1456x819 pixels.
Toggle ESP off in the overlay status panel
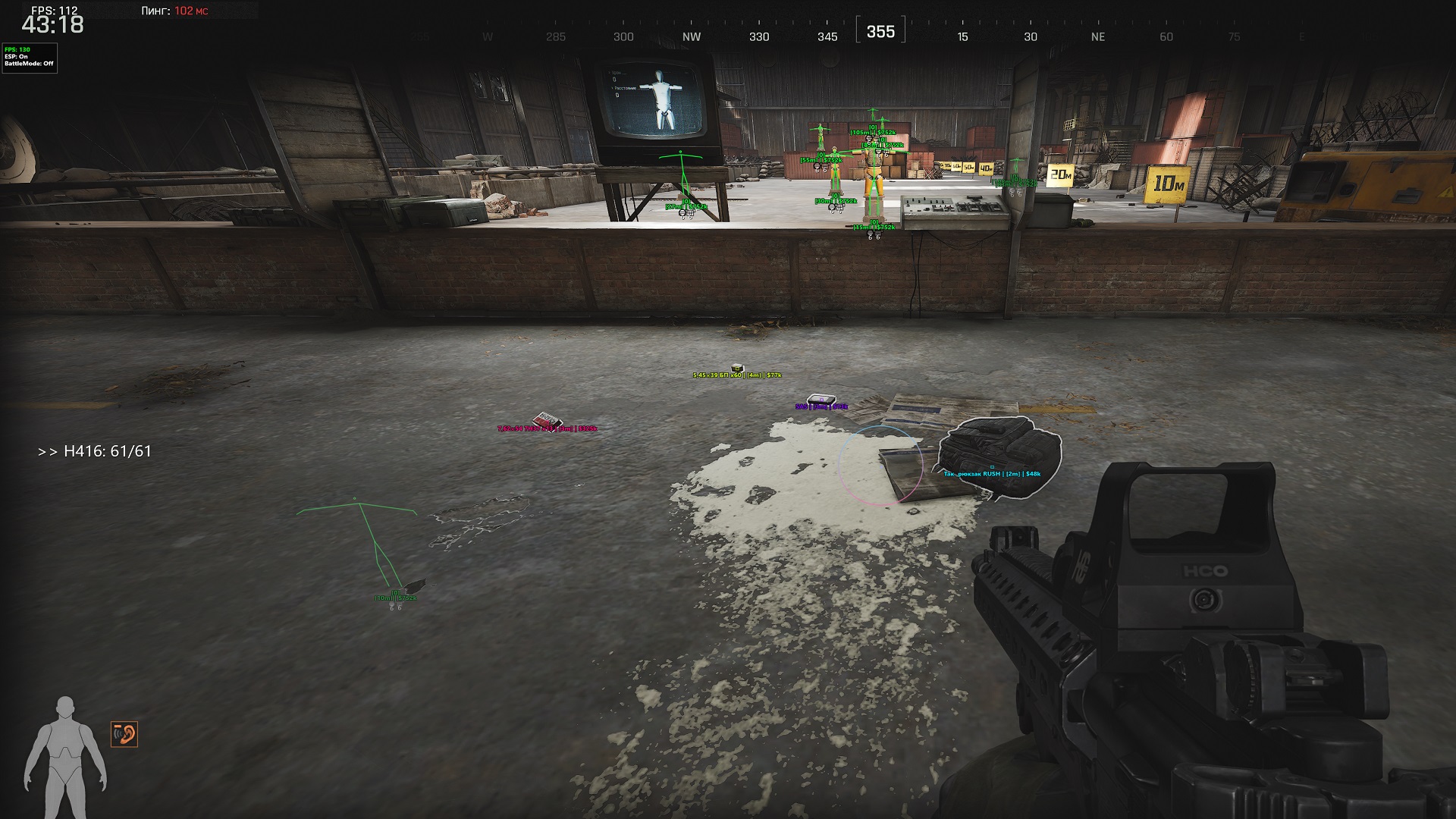click(15, 55)
